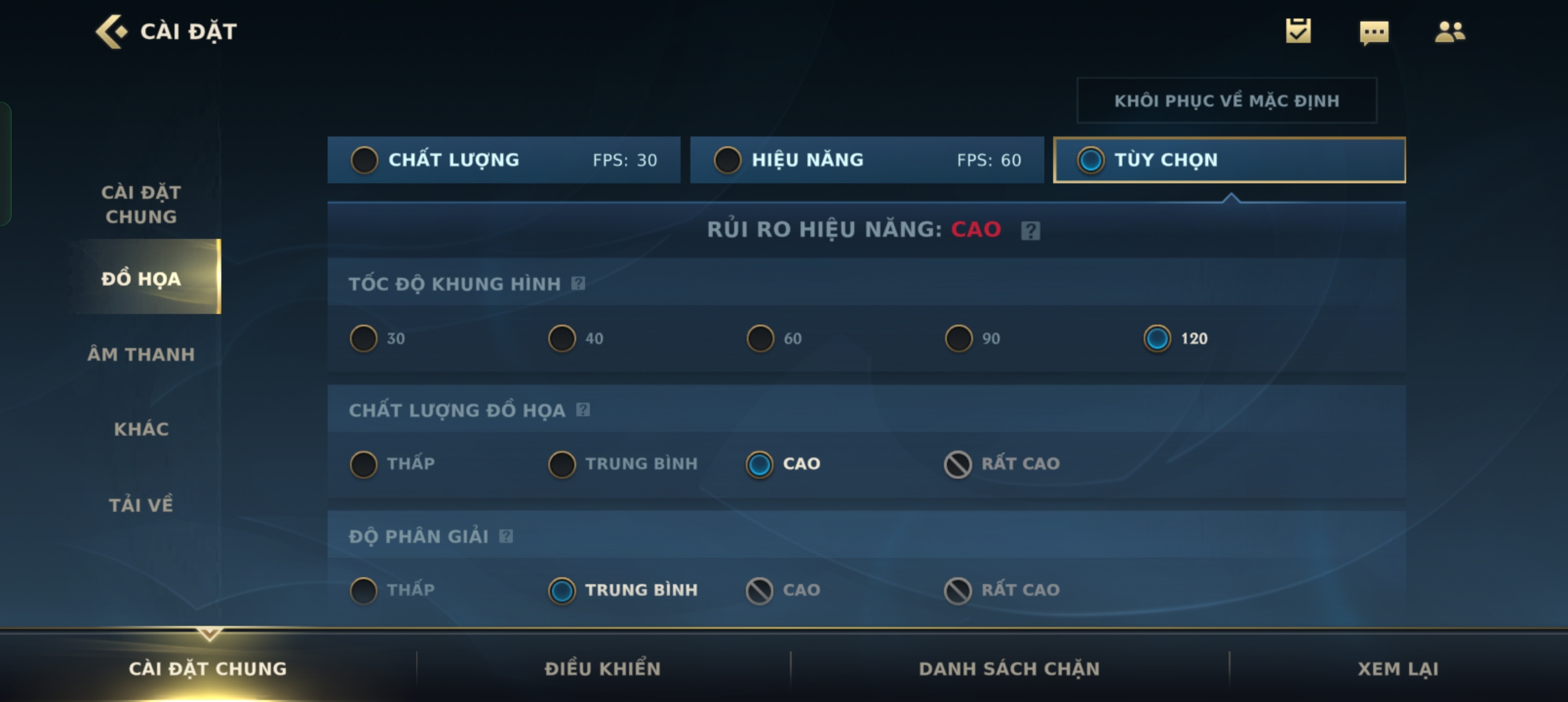Set frame rate to 60
The height and width of the screenshot is (702, 1568).
pos(761,339)
